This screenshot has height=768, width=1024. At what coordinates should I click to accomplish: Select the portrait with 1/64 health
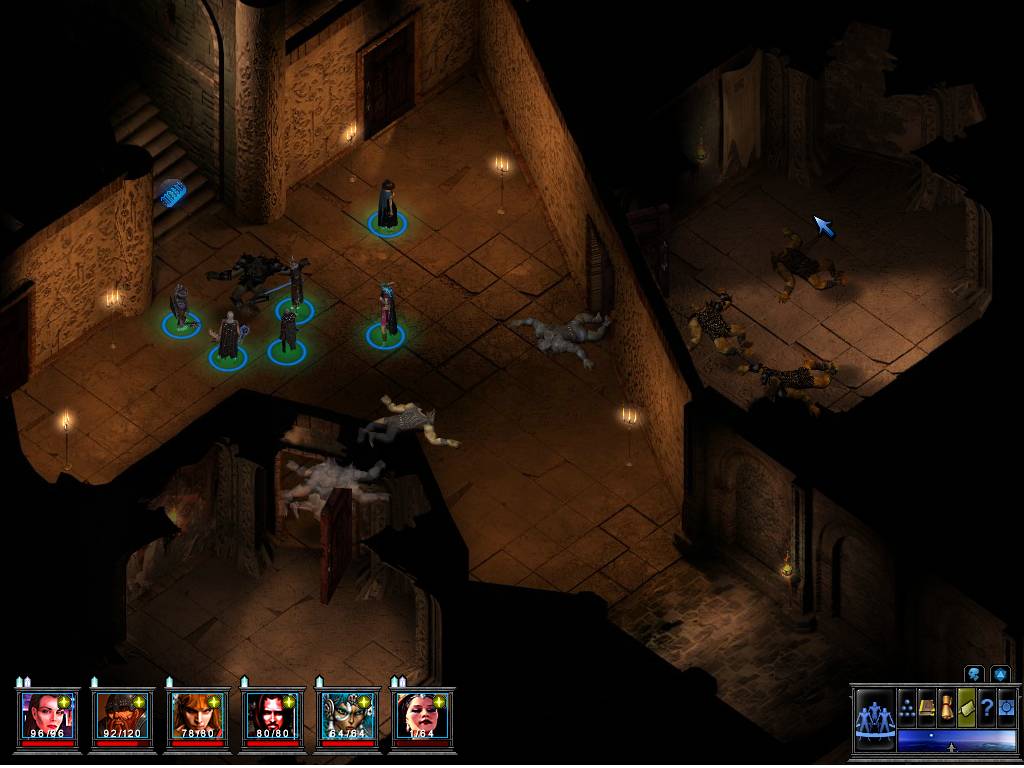coord(420,714)
